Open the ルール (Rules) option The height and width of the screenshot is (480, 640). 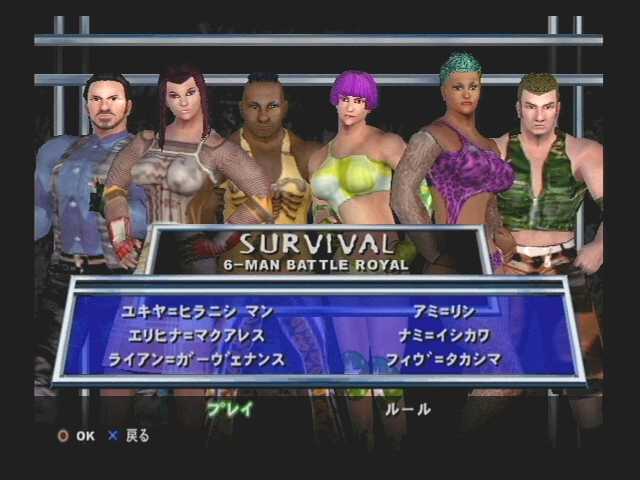pos(408,409)
